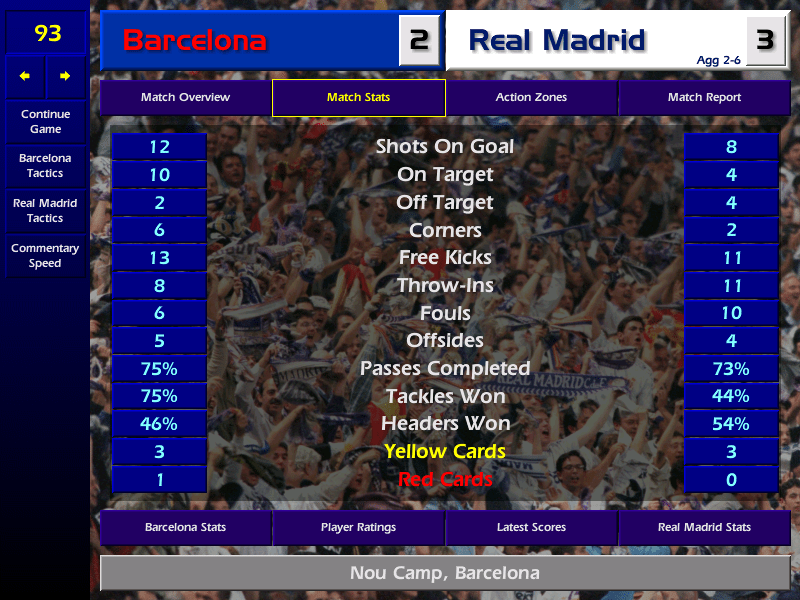The image size is (800, 600).
Task: Open Barcelona Tactics
Action: [45, 166]
